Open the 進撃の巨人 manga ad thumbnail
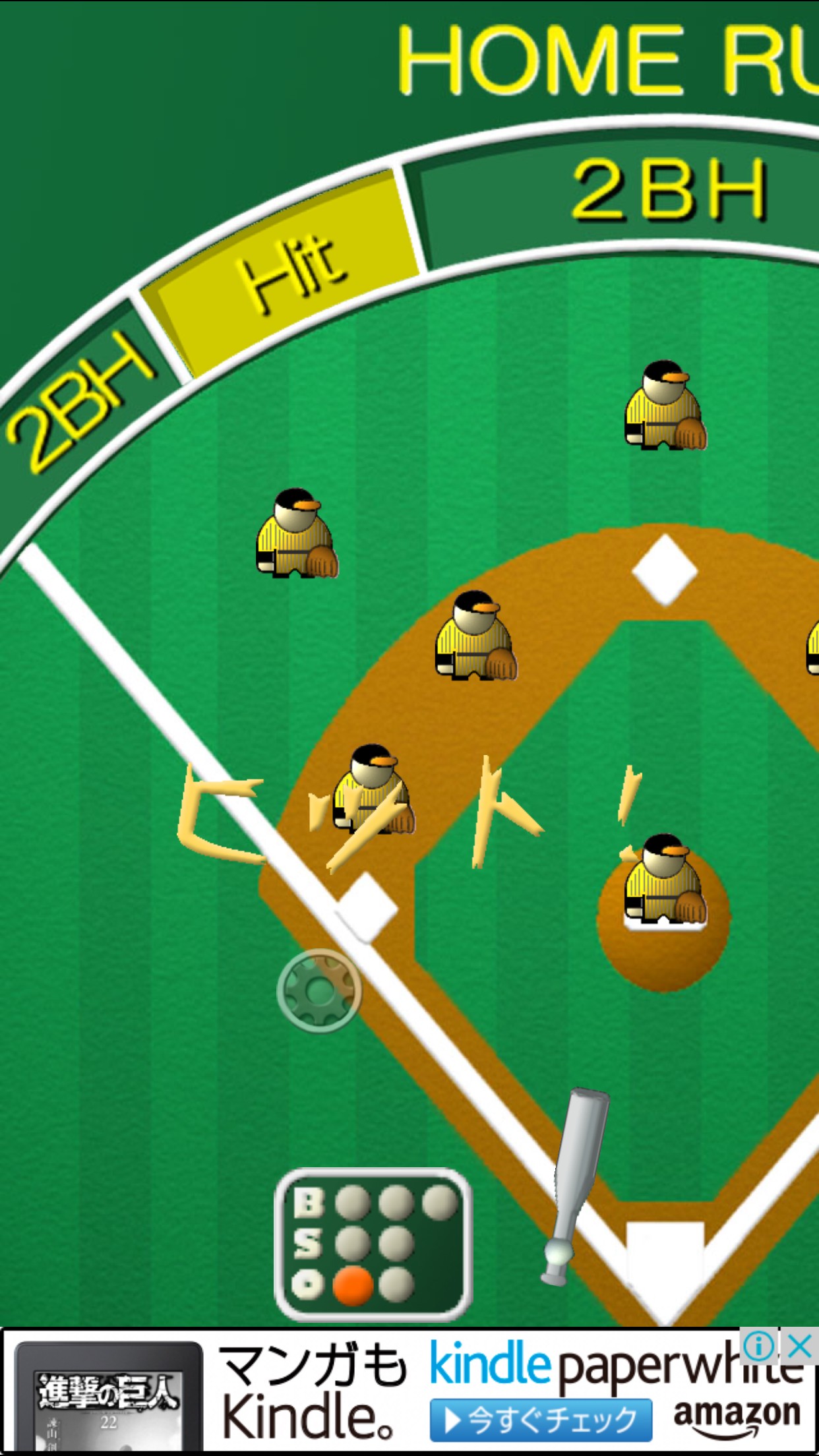 pyautogui.click(x=109, y=1398)
